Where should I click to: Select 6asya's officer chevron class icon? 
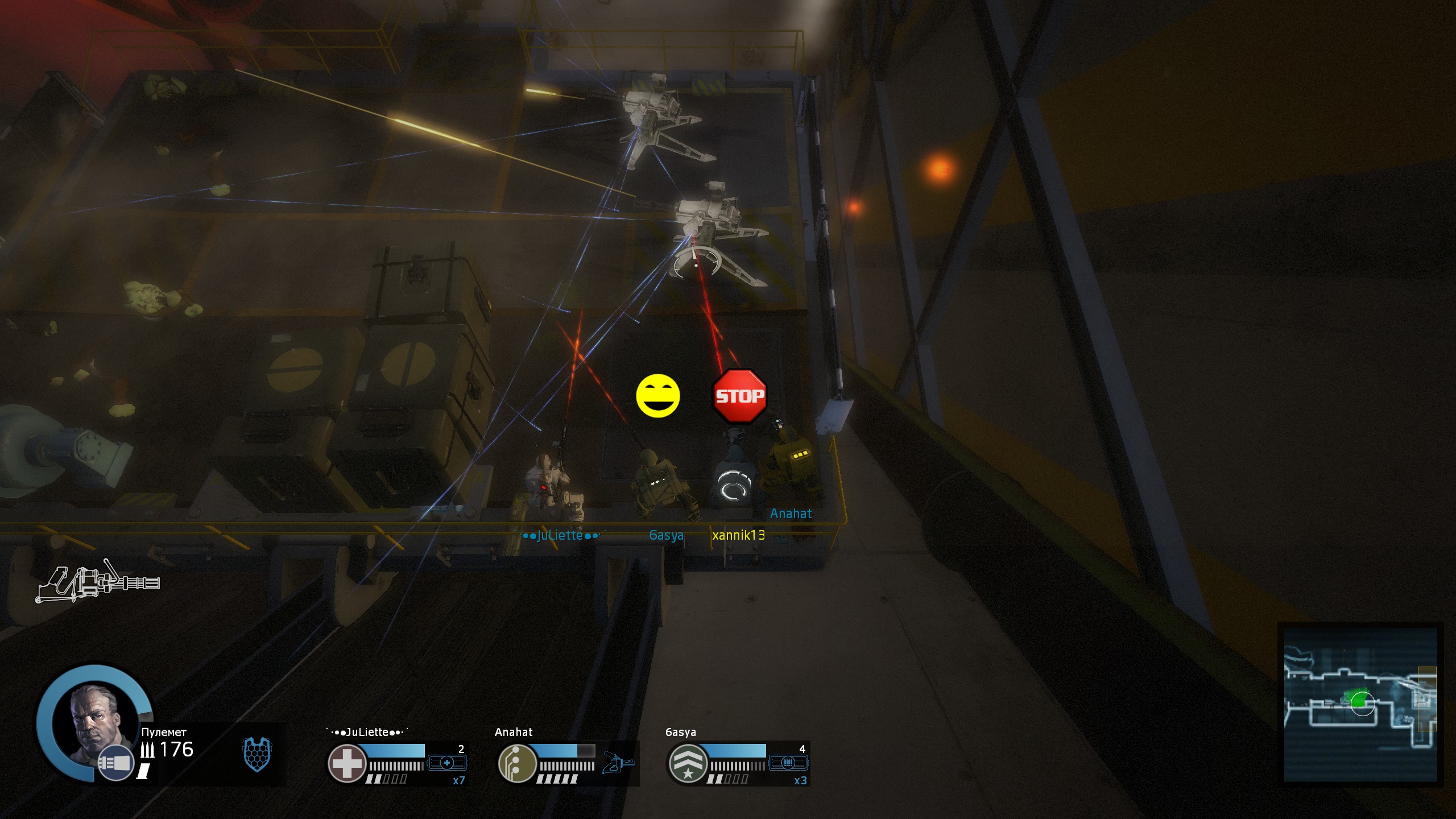click(x=688, y=763)
